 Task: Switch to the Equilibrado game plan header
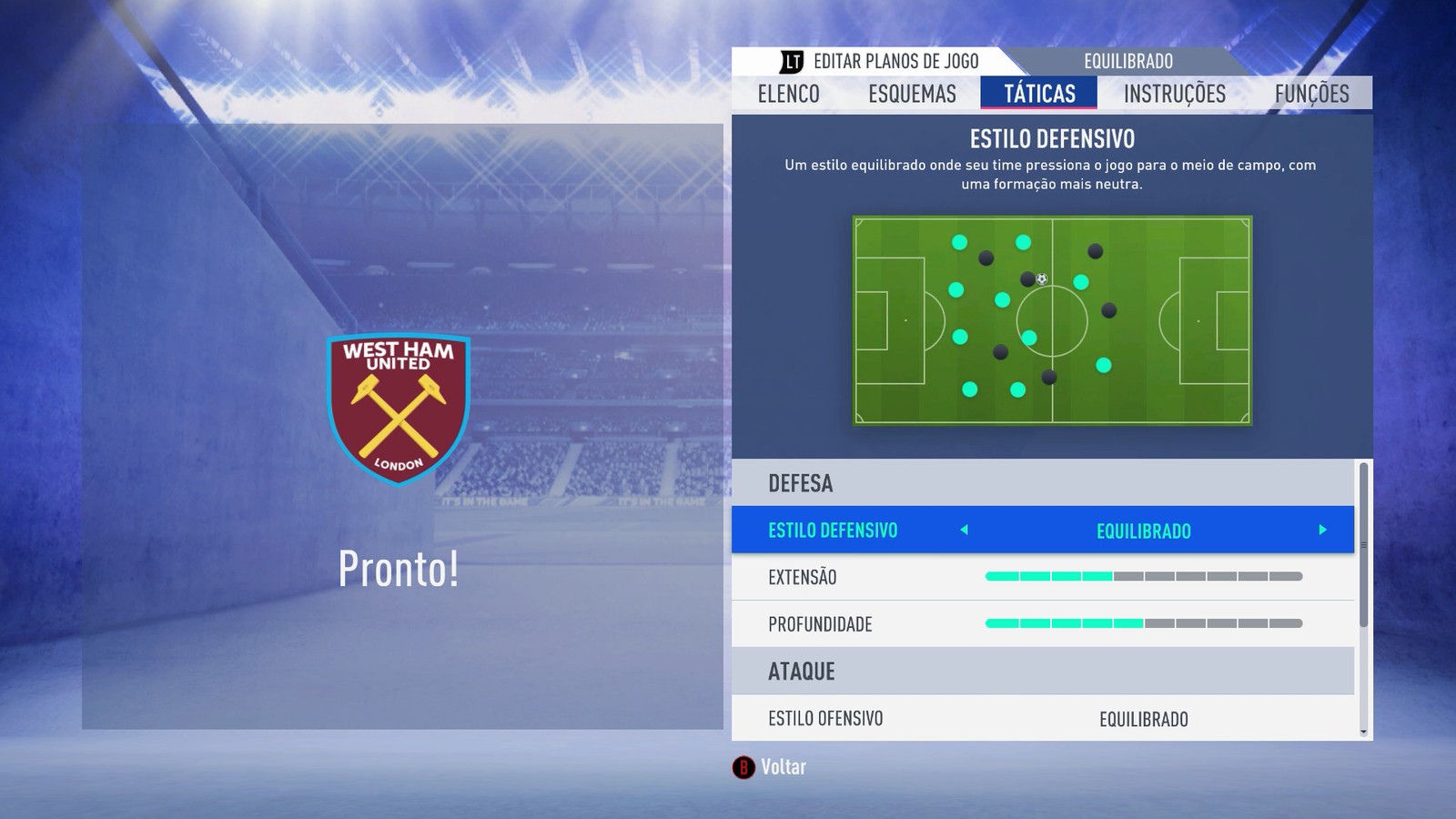1127,61
